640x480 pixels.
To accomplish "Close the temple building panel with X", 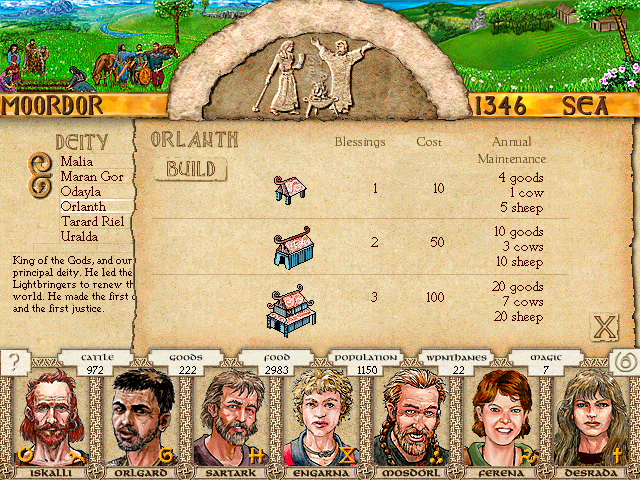I will pyautogui.click(x=604, y=326).
